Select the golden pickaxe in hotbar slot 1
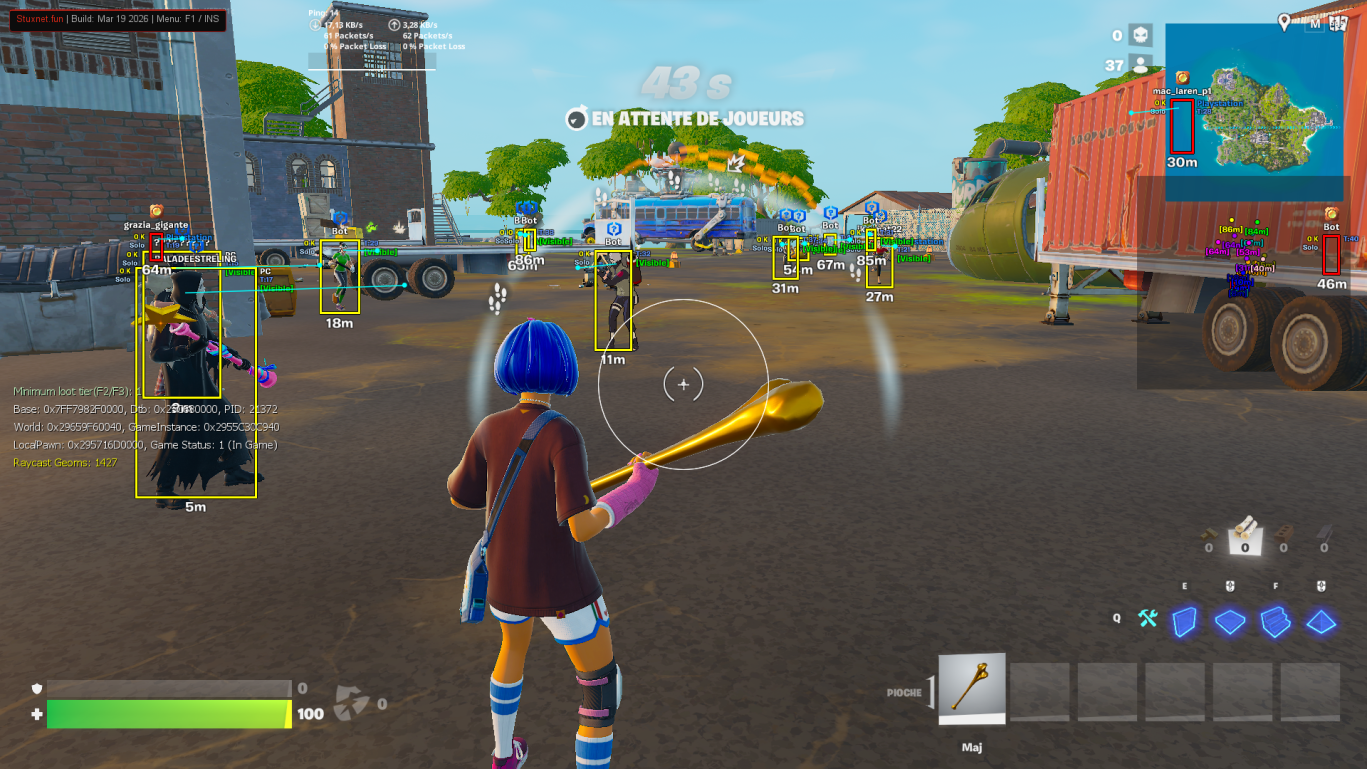 [971, 688]
